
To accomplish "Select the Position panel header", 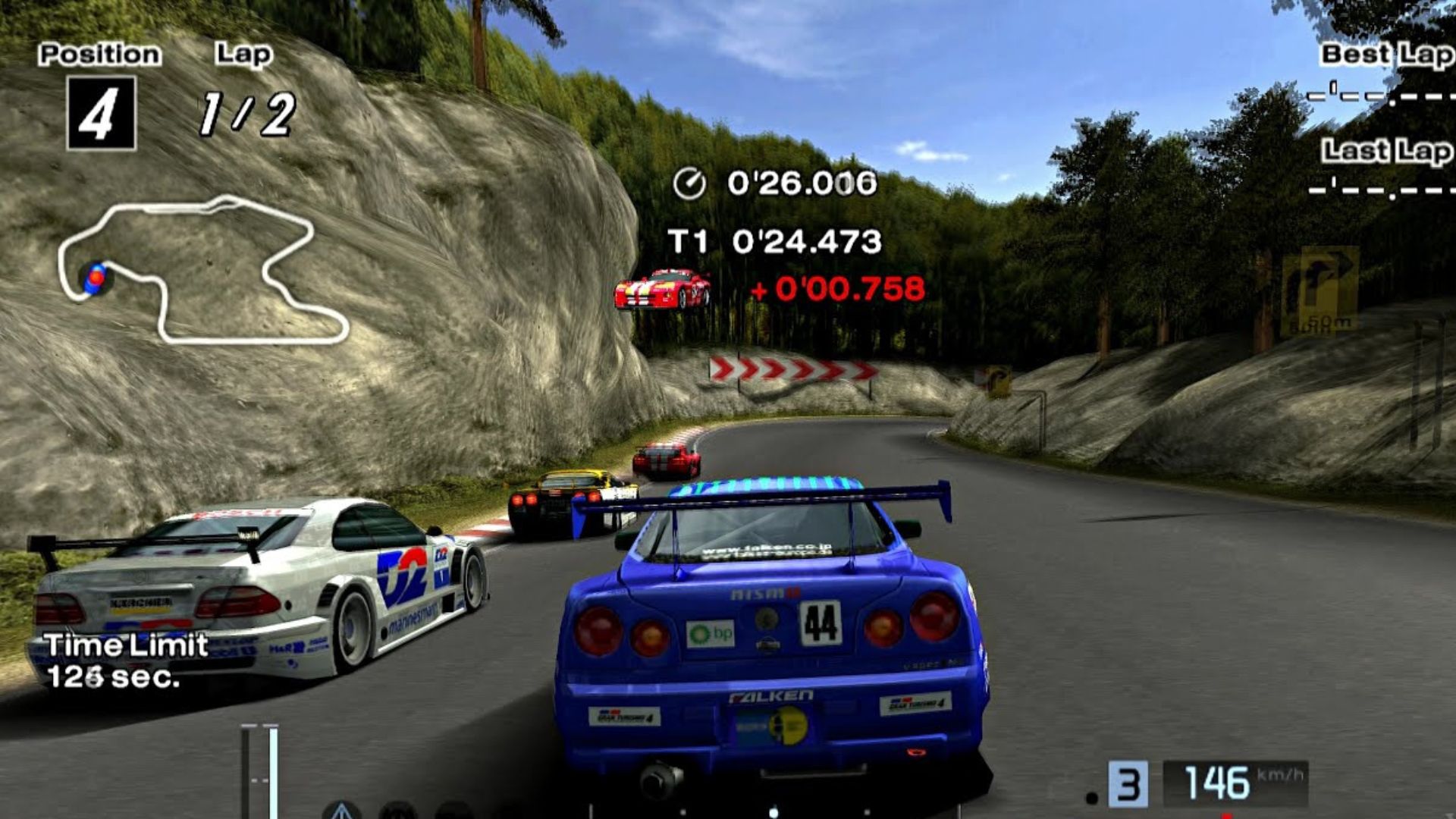I will (x=101, y=53).
